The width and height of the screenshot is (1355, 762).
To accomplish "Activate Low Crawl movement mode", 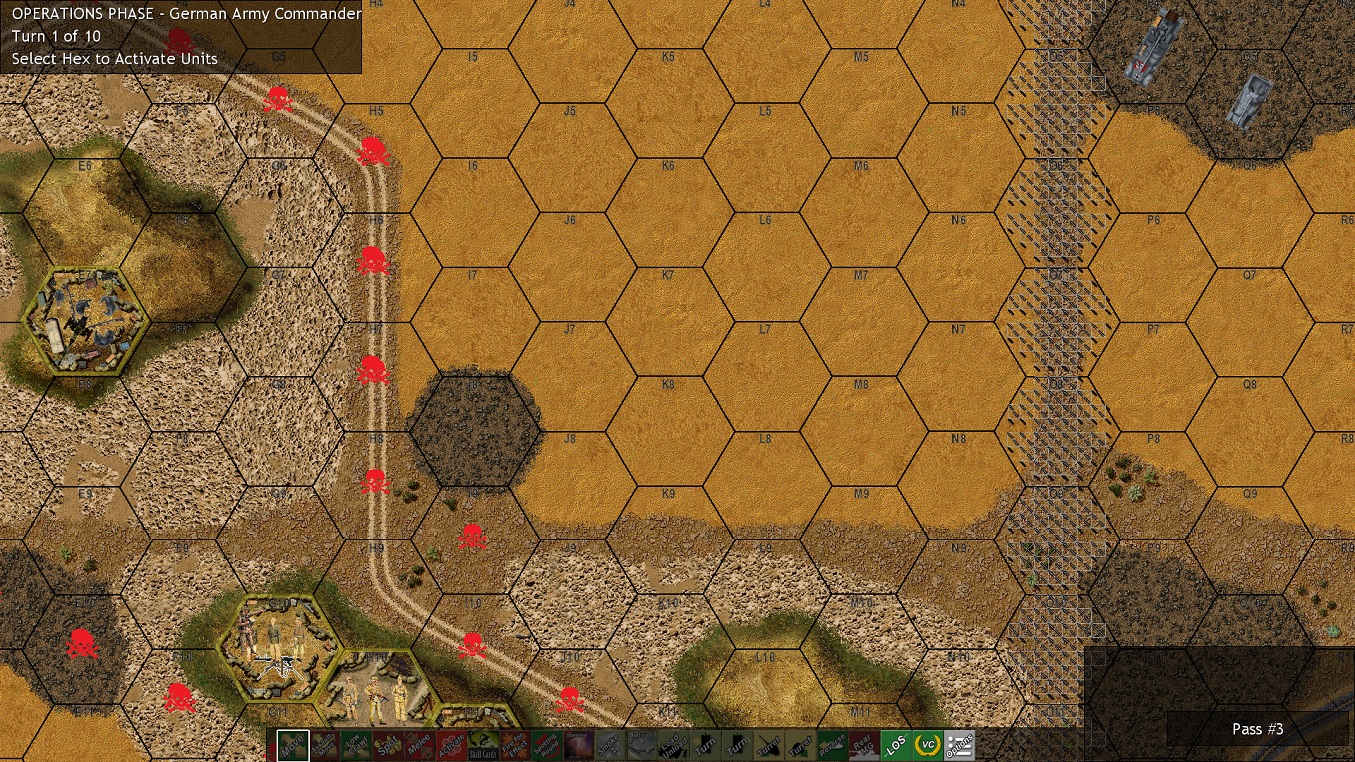I will pyautogui.click(x=356, y=745).
